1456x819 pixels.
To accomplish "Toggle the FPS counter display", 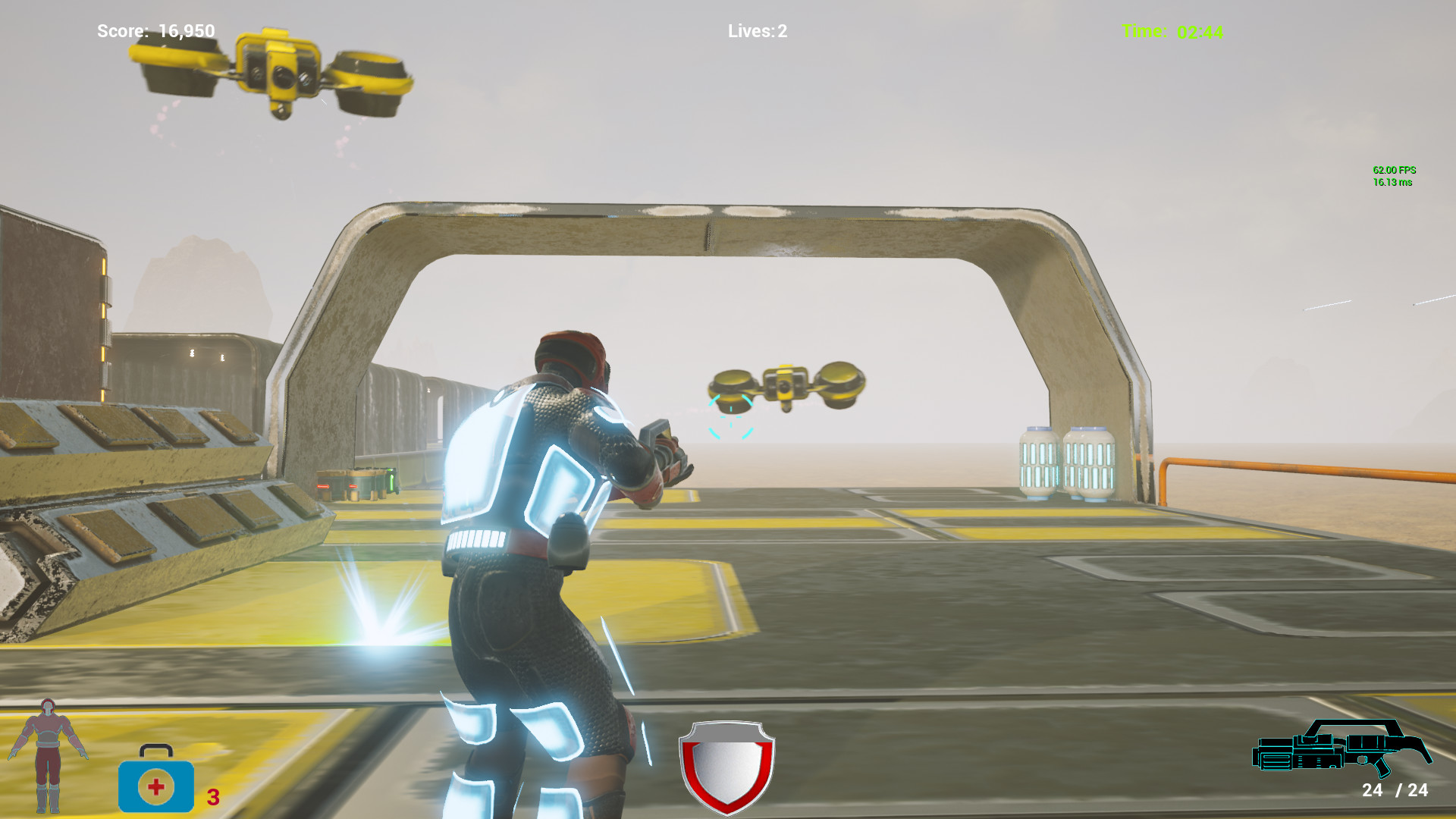I will pyautogui.click(x=1394, y=171).
